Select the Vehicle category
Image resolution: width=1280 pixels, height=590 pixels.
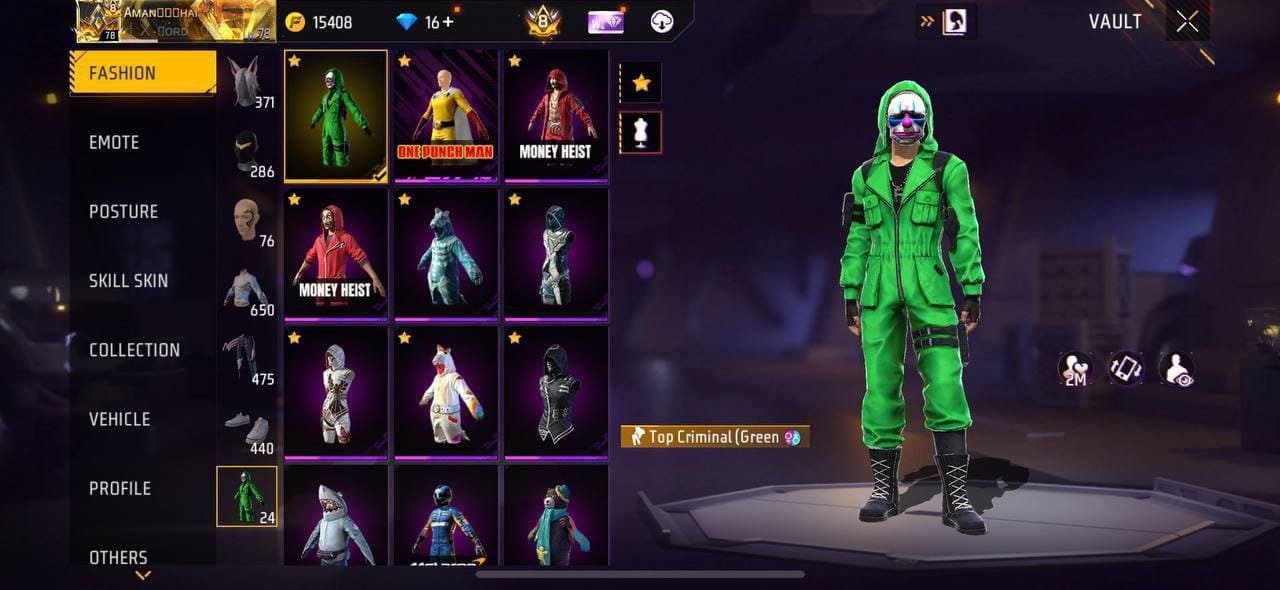pos(119,419)
